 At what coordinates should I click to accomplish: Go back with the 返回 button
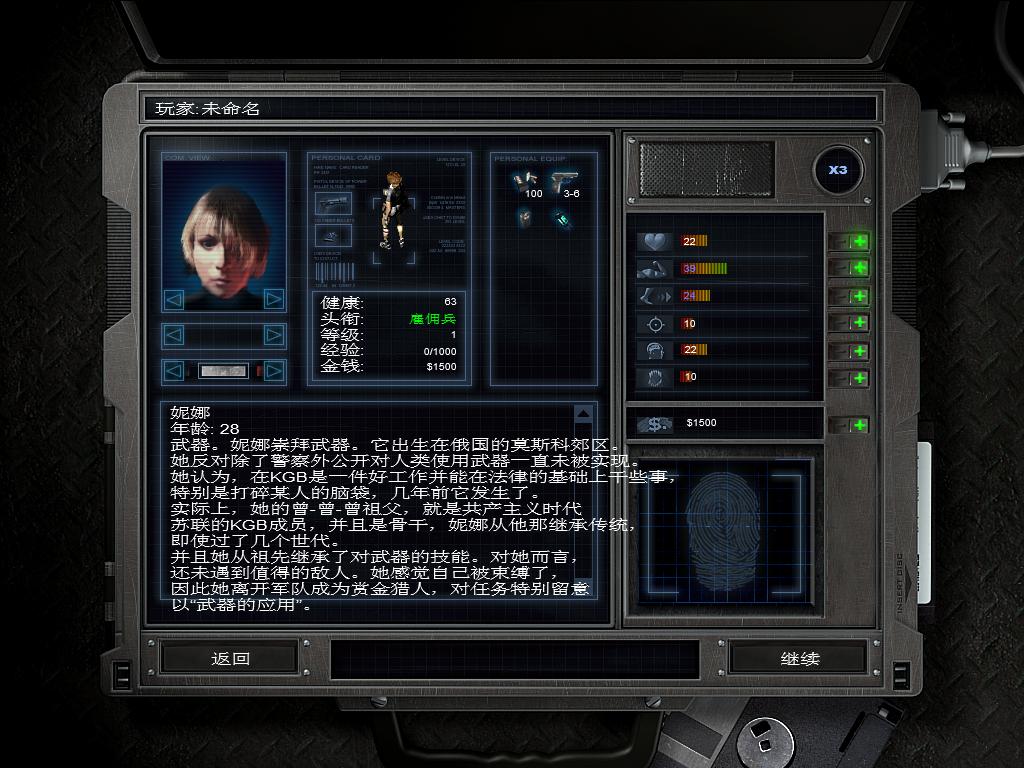coord(230,658)
